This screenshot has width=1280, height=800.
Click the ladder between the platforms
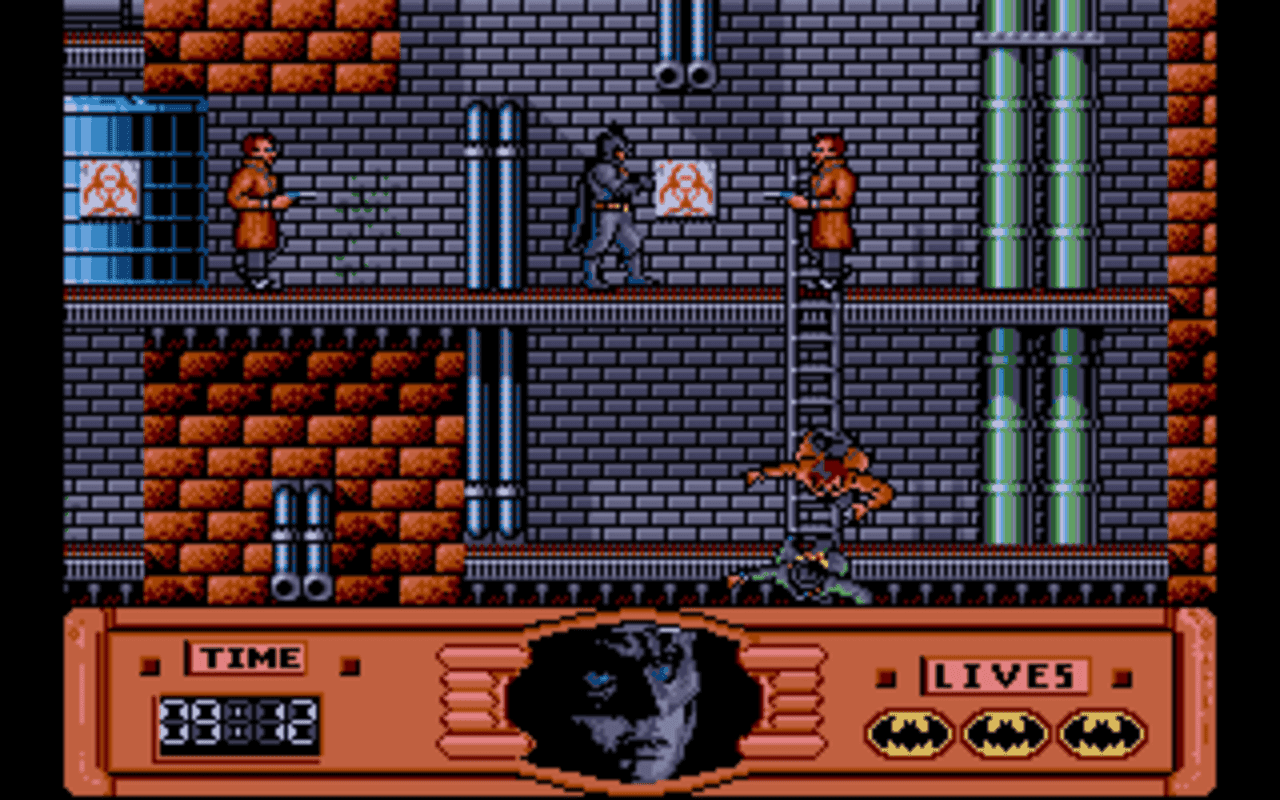point(817,380)
